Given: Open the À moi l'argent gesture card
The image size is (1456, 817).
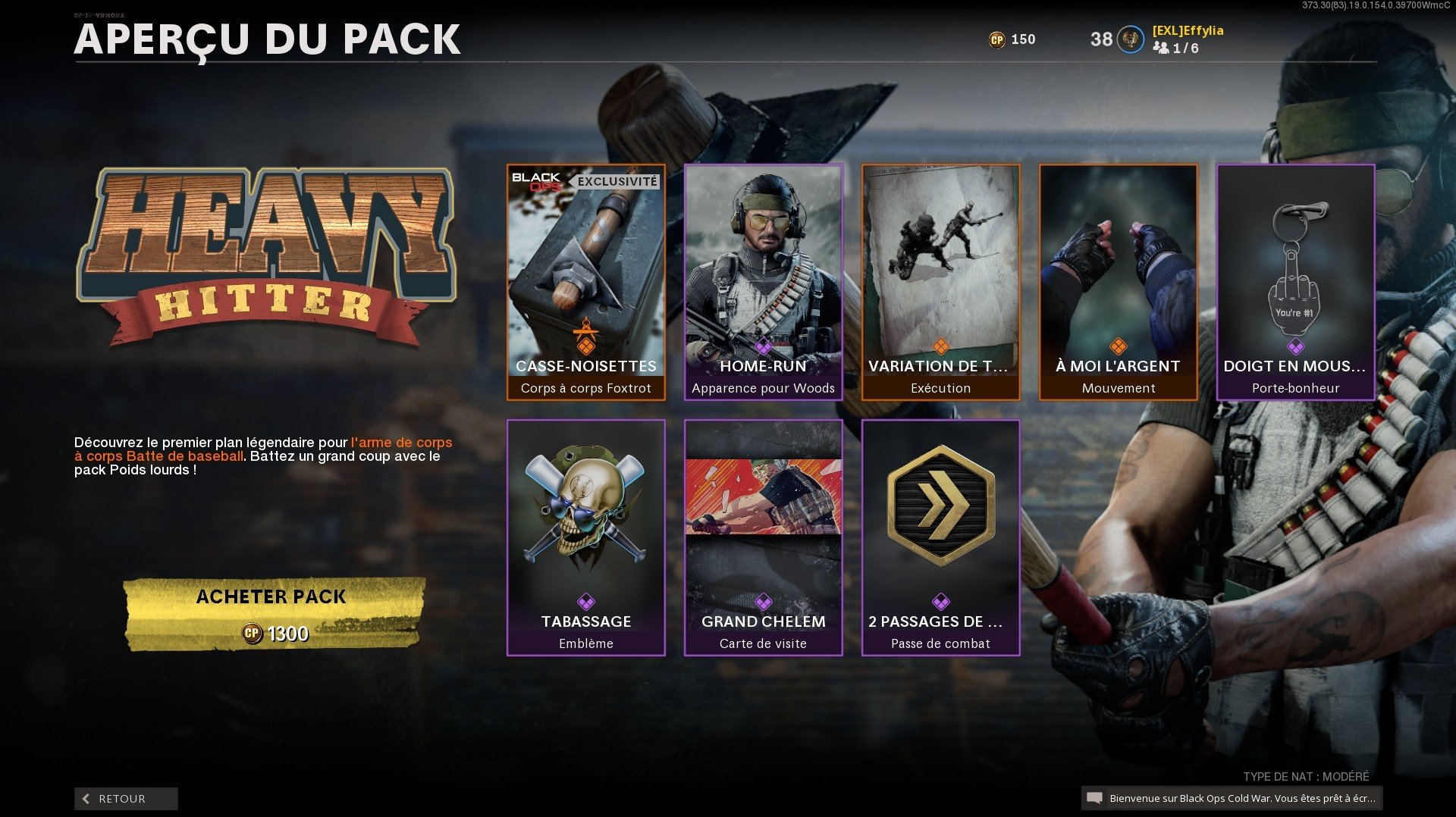Looking at the screenshot, I should tap(1118, 282).
